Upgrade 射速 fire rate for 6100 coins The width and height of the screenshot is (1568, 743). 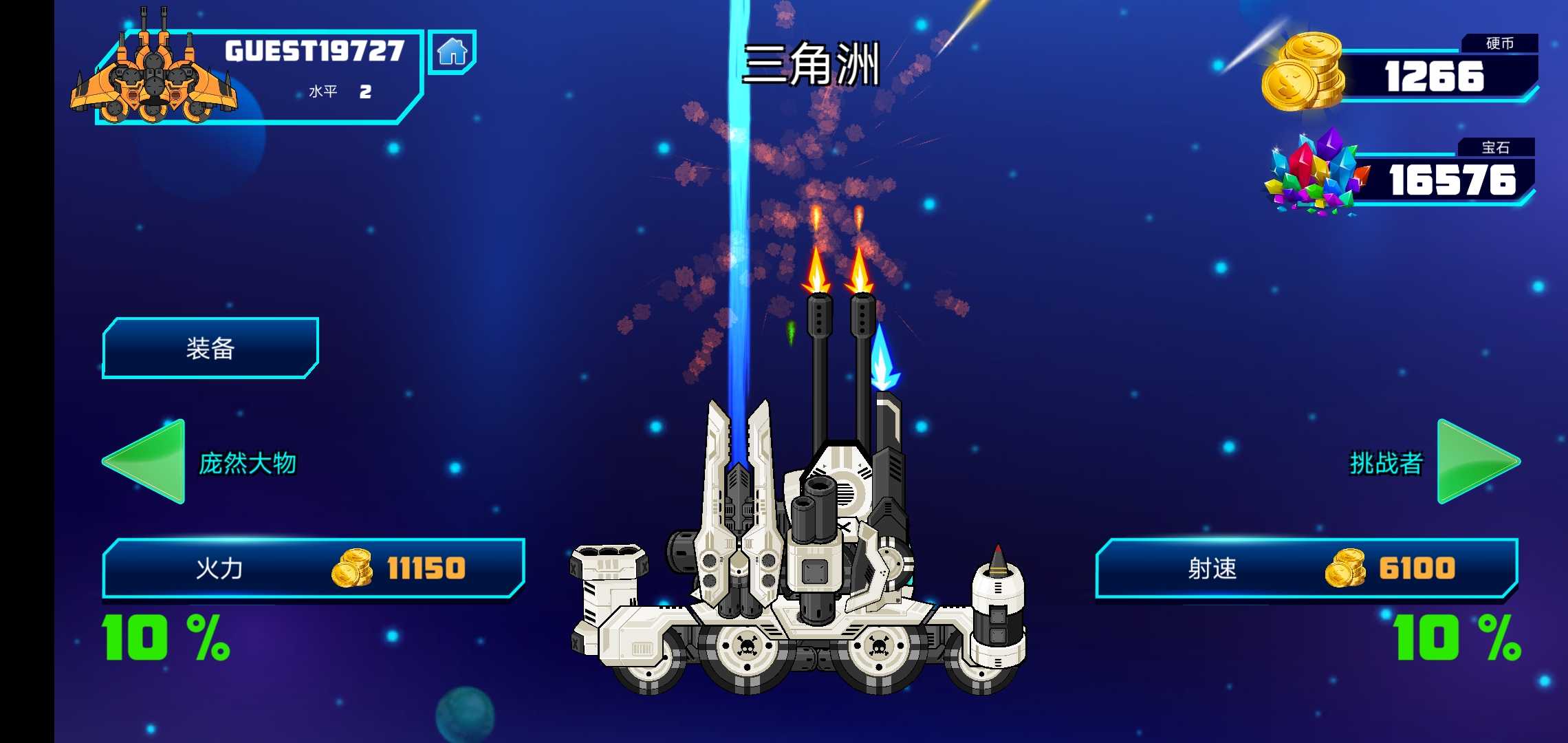pos(1307,568)
